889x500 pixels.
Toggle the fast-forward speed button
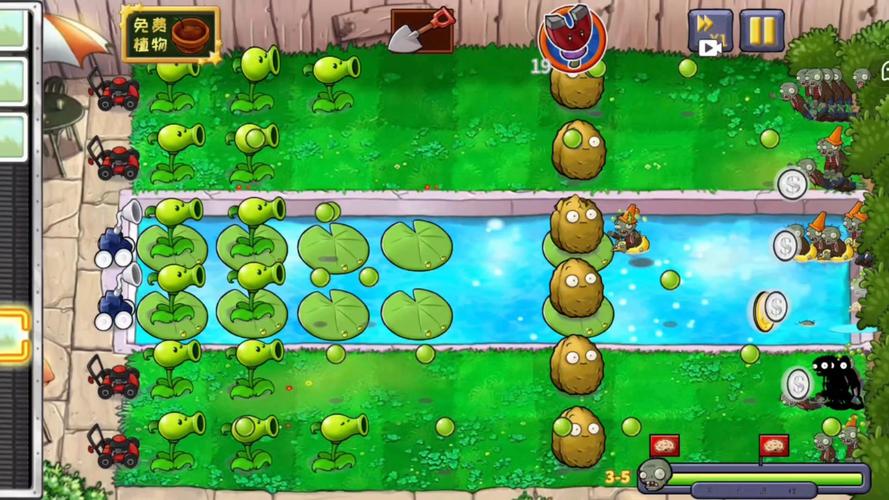tap(709, 30)
